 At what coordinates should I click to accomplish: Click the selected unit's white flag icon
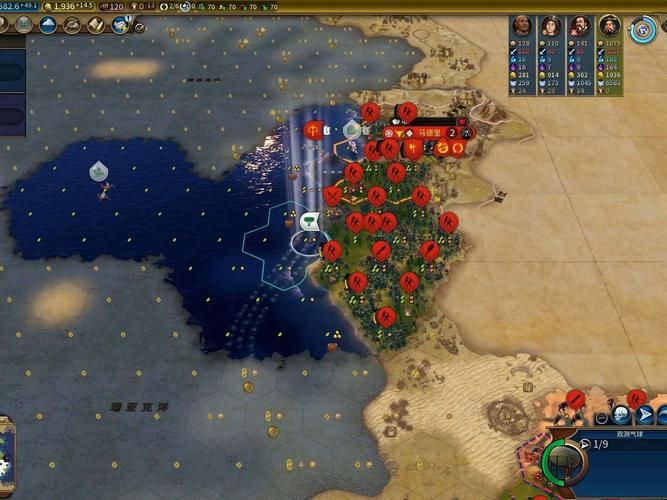pos(309,221)
